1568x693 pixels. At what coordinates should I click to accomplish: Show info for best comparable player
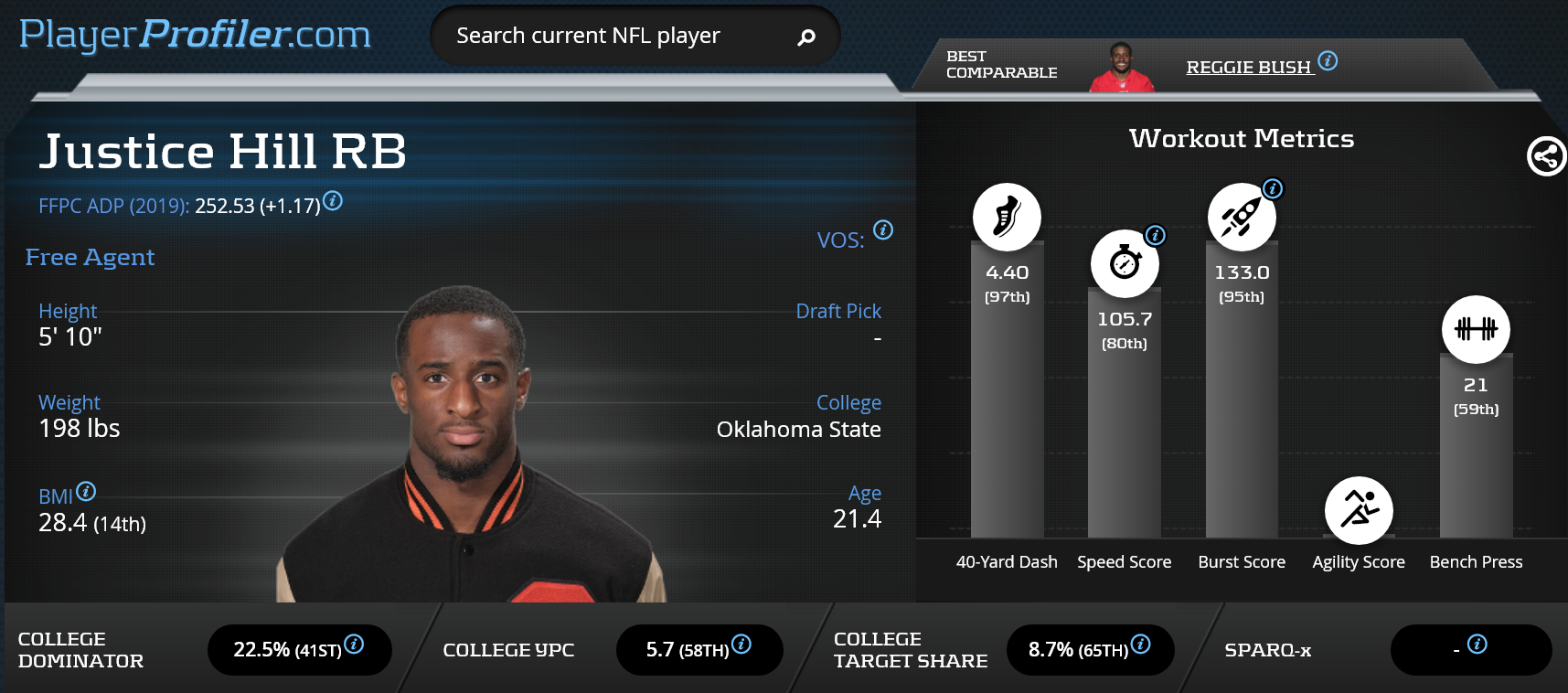[x=1328, y=61]
